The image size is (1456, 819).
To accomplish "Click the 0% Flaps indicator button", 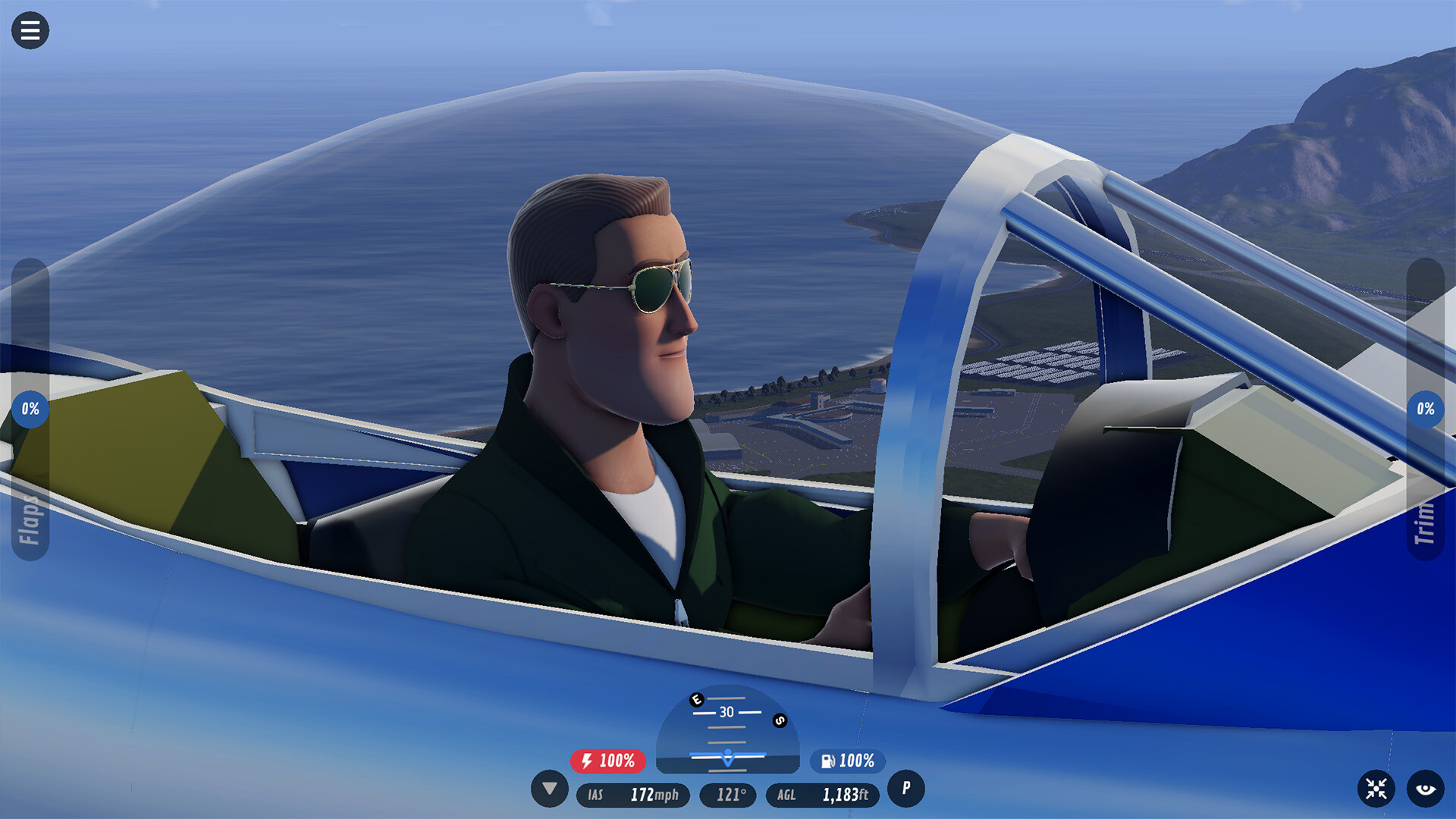I will tap(29, 408).
